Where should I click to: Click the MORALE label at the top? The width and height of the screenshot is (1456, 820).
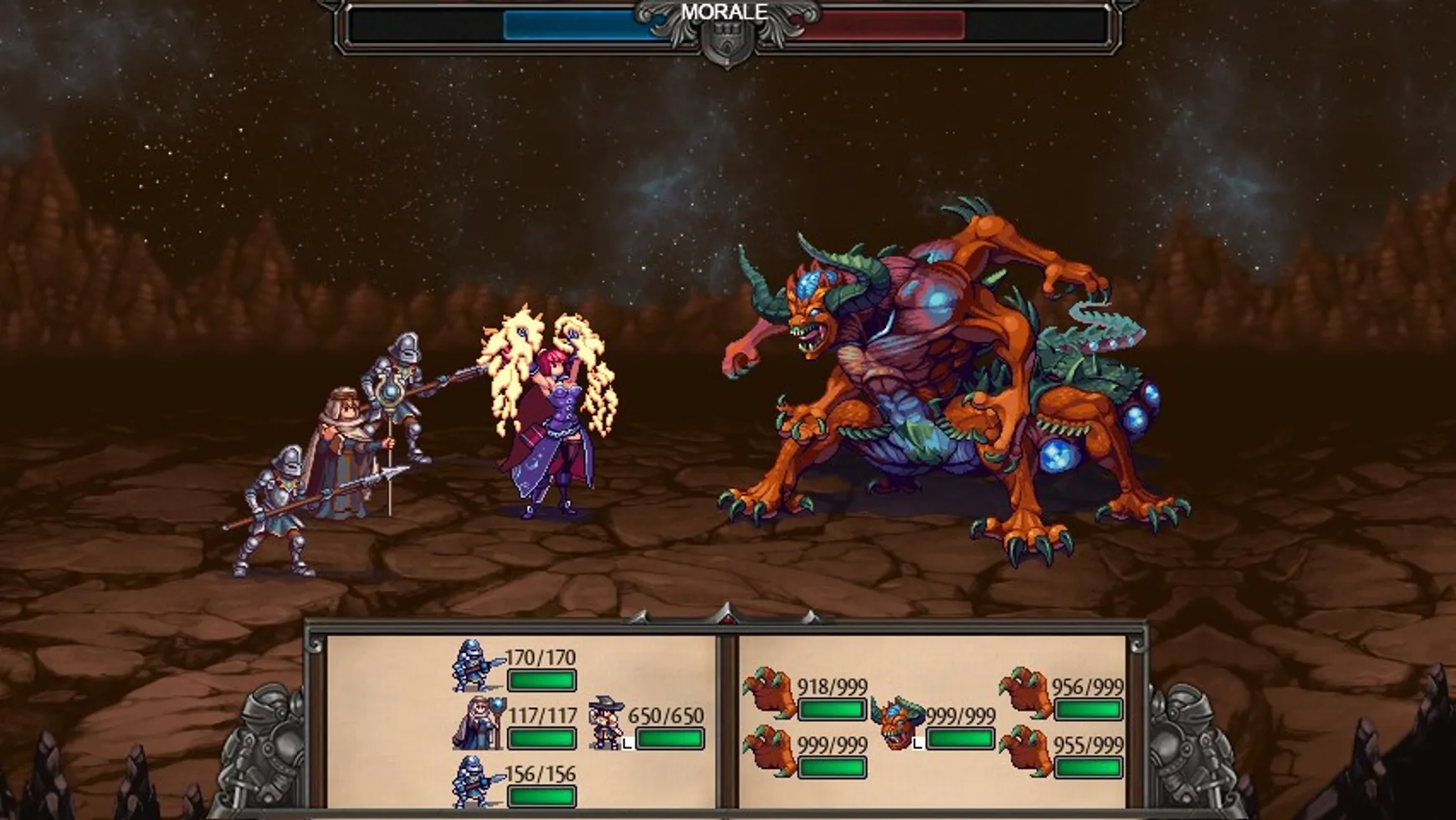(x=724, y=12)
